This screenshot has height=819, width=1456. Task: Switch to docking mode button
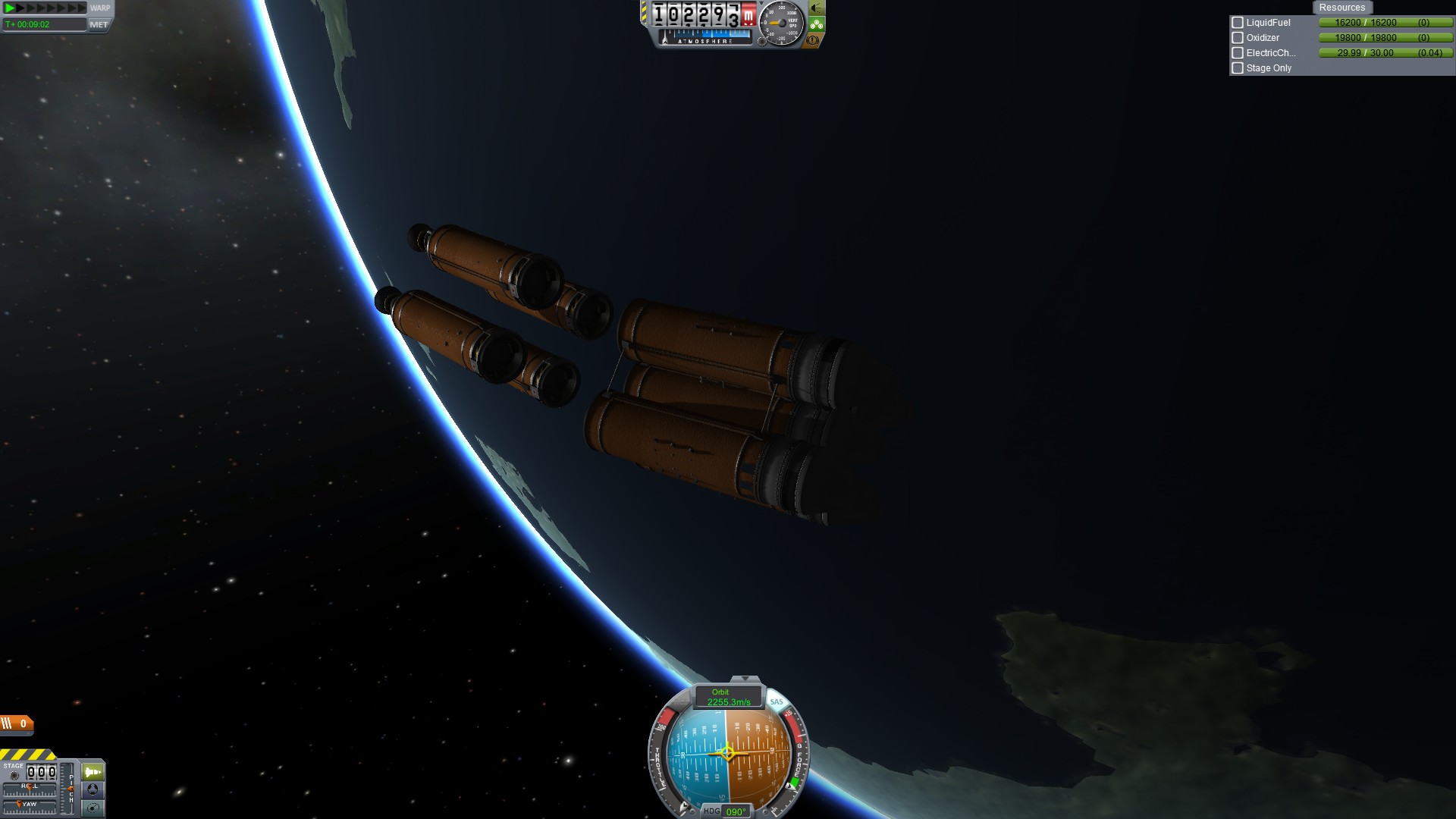93,789
